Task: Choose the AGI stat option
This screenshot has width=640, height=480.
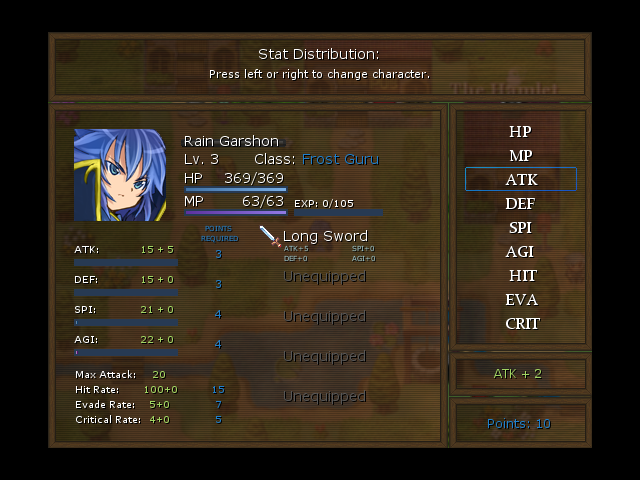Action: point(520,252)
